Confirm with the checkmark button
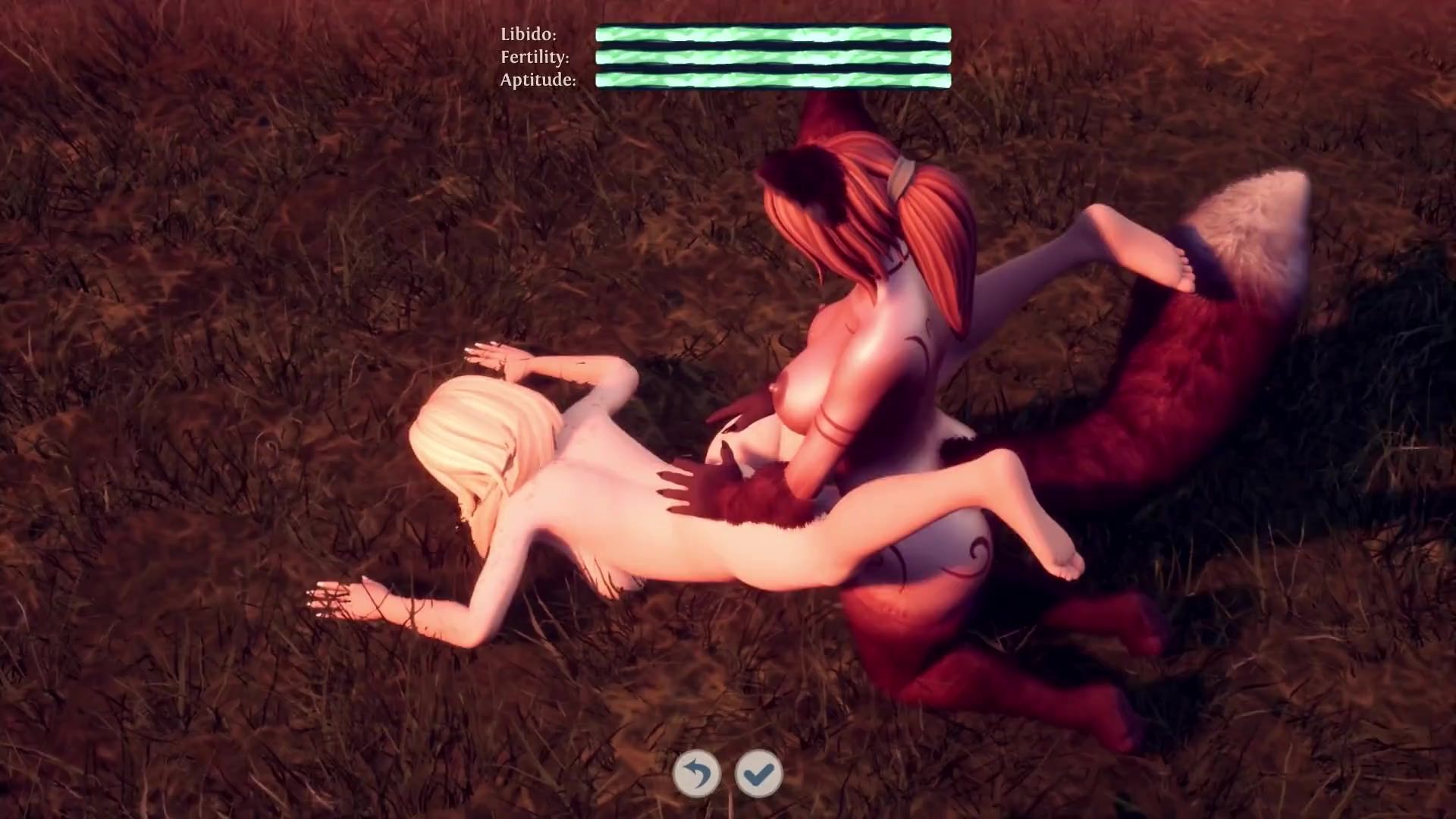1456x819 pixels. (758, 773)
